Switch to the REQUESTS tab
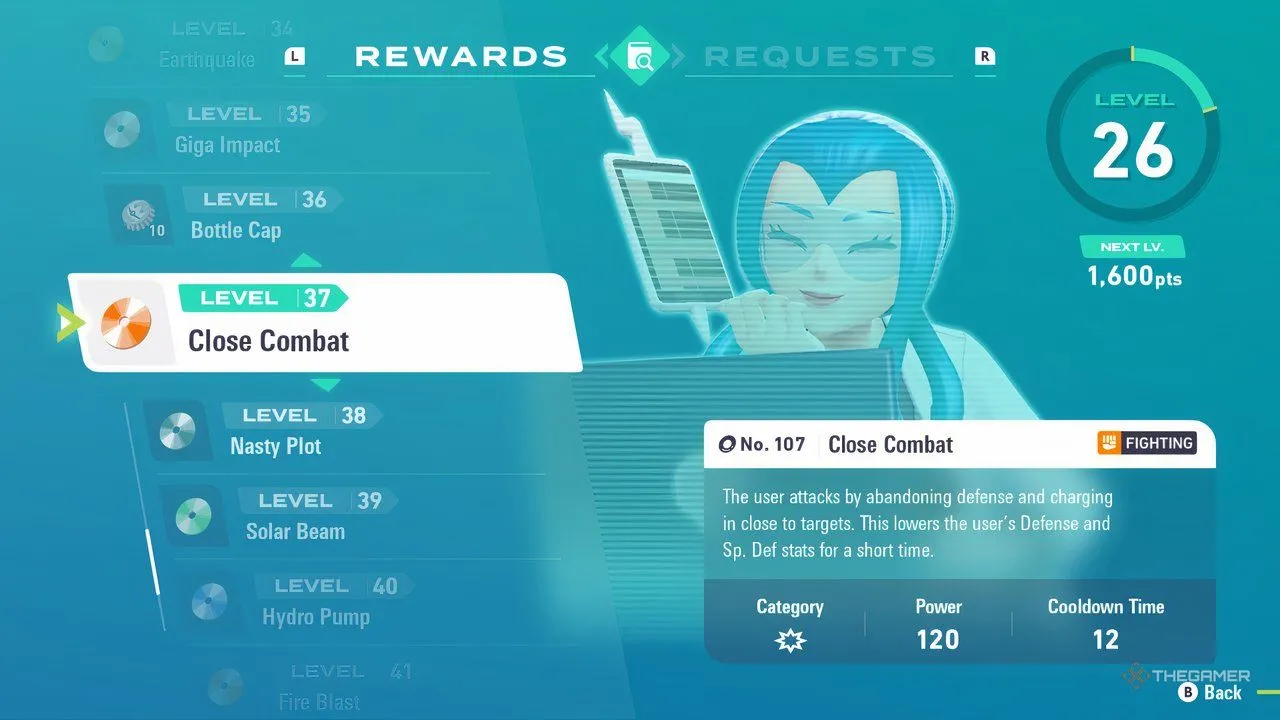Screen dimensions: 1280x720 (822, 56)
